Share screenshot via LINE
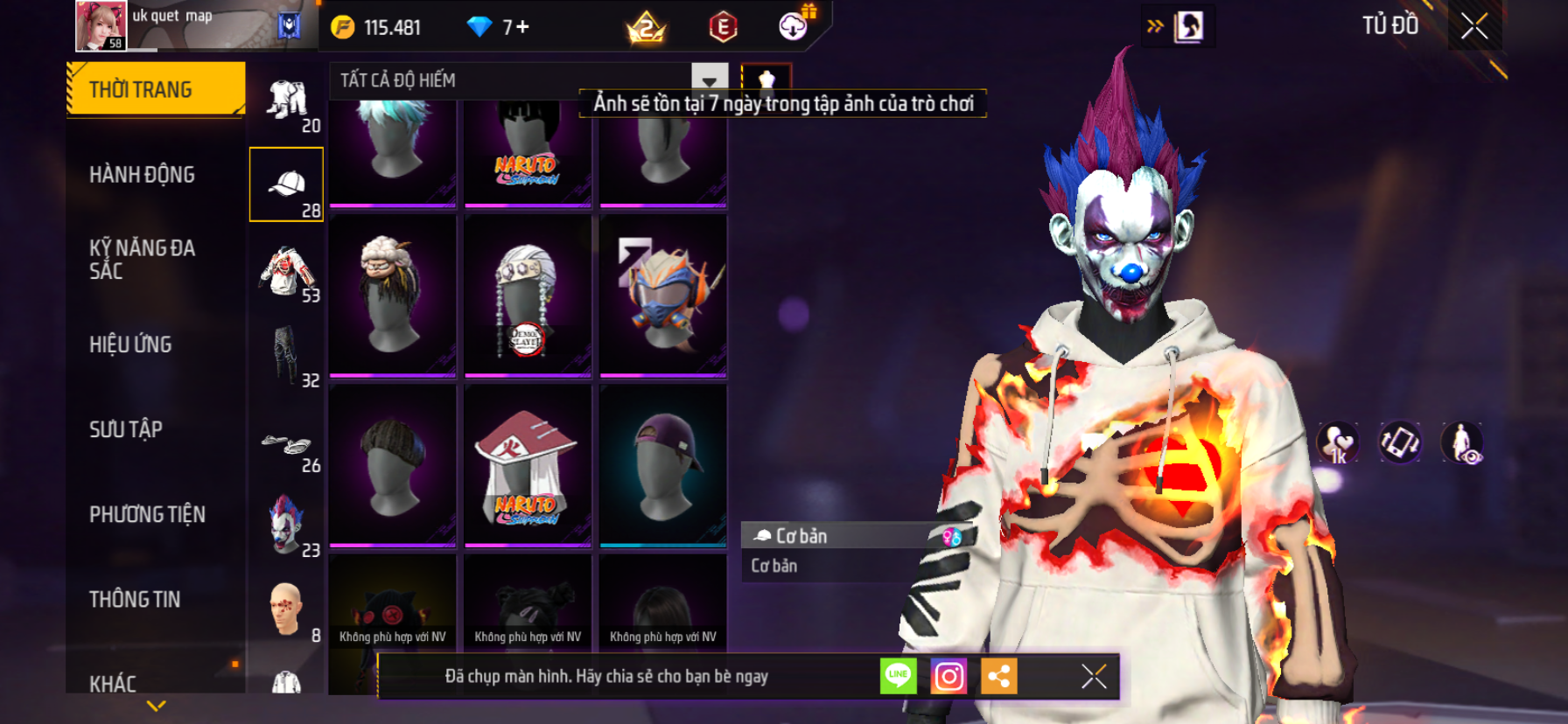1568x724 pixels. [899, 676]
